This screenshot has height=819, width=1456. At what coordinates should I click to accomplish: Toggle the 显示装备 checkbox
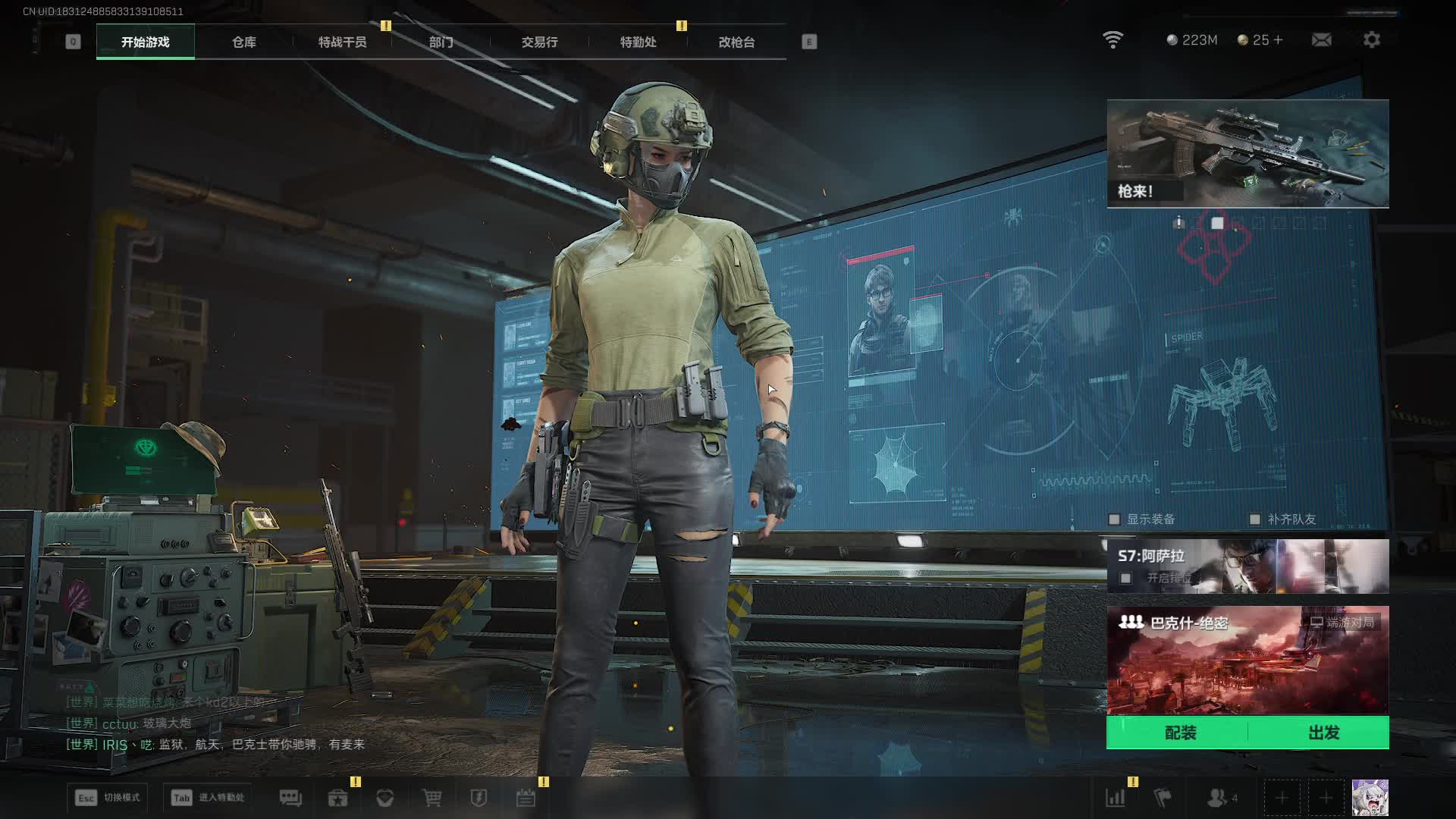coord(1114,519)
